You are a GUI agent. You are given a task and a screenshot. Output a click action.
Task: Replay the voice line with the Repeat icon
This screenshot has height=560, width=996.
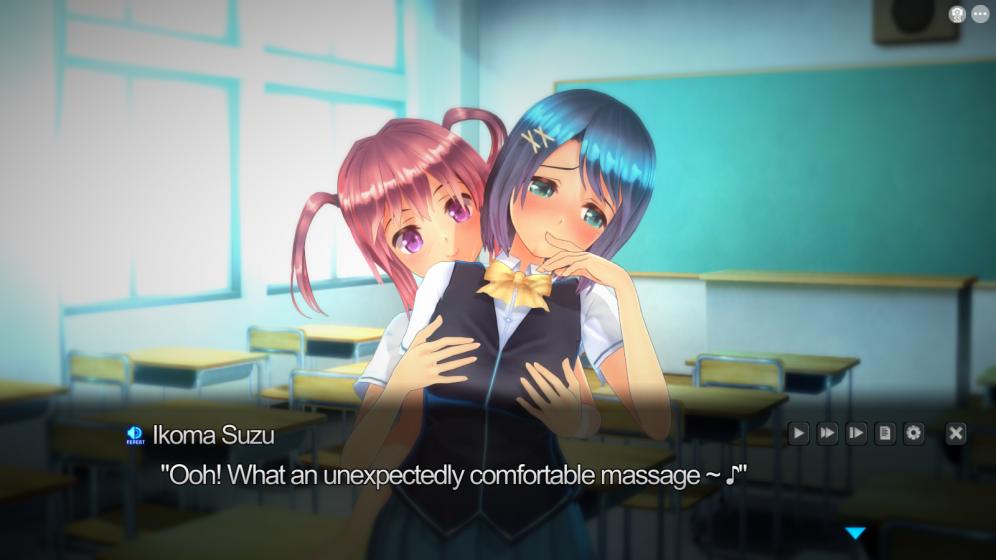coord(135,434)
